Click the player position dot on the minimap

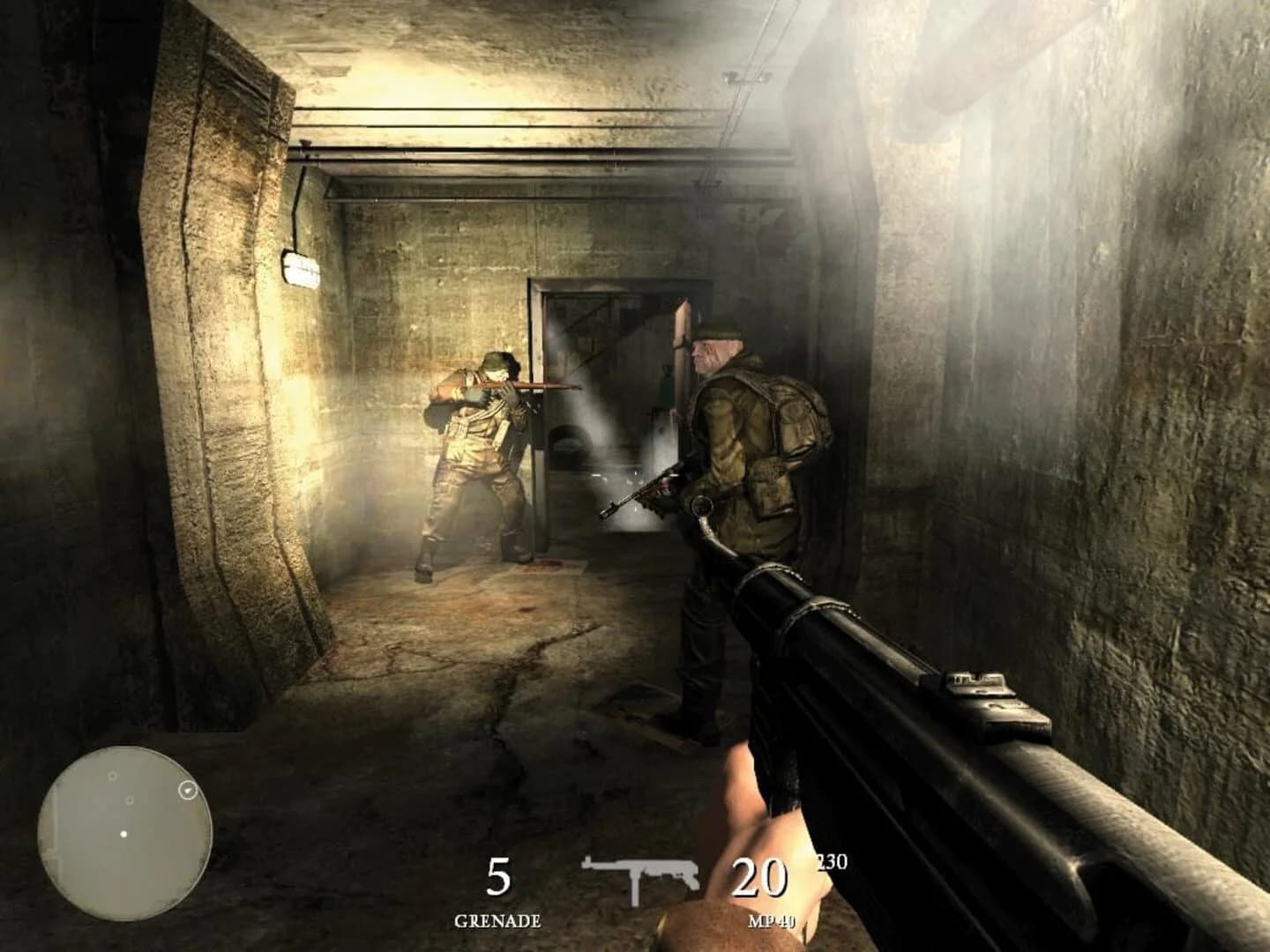tap(123, 834)
